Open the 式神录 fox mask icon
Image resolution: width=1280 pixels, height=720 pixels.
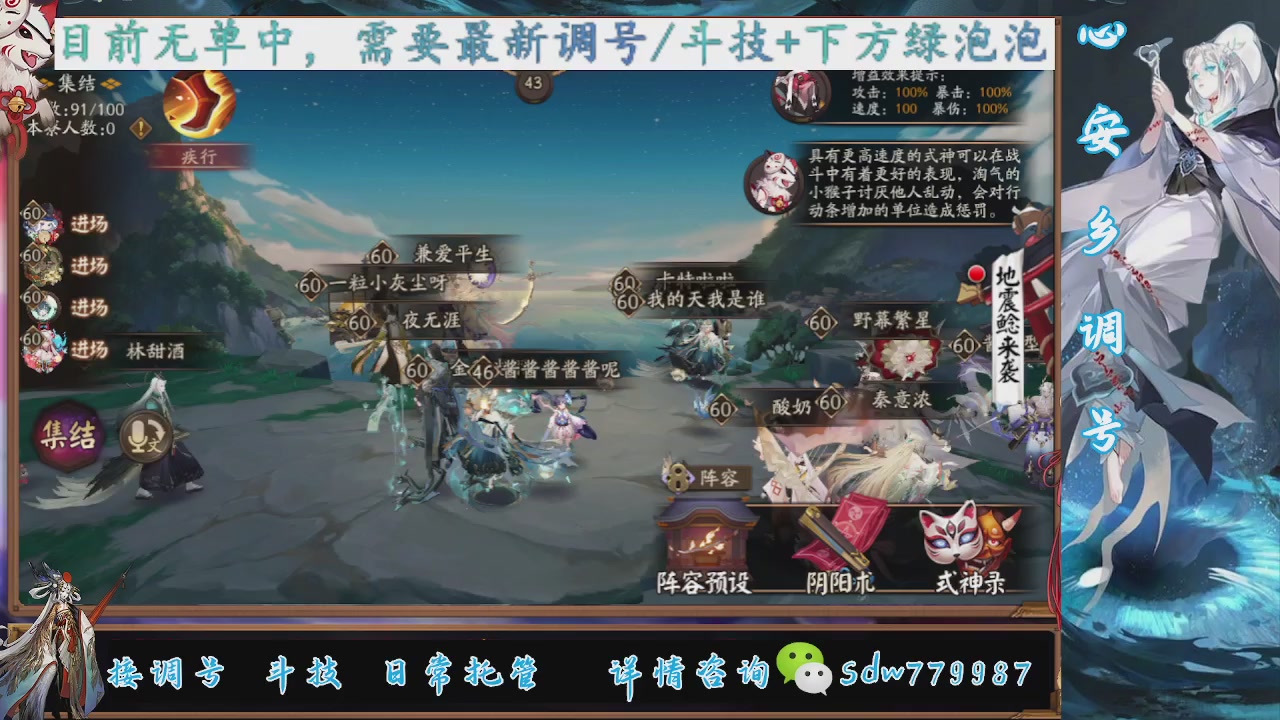[958, 537]
